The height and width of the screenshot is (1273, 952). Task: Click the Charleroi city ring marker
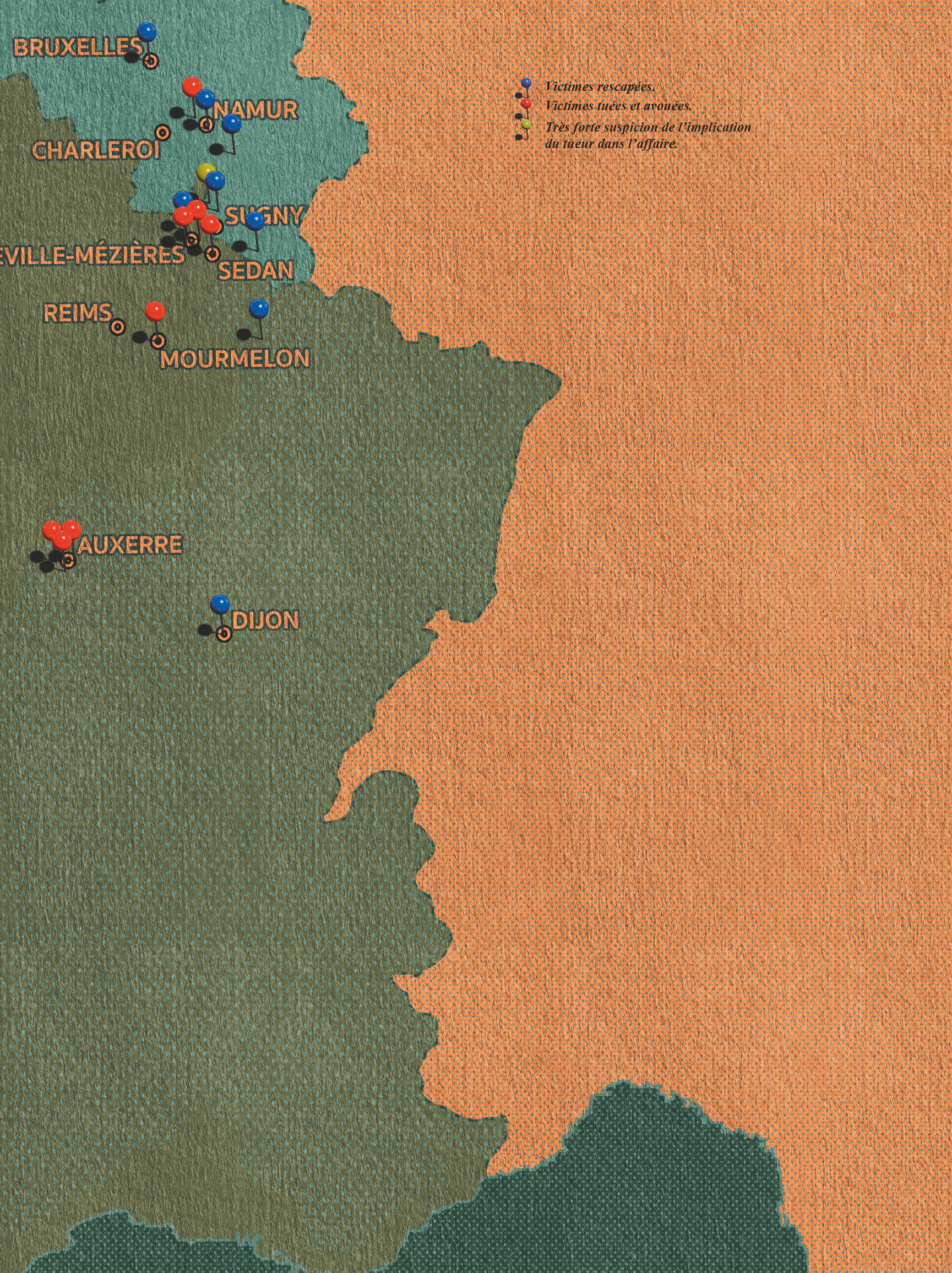[164, 133]
